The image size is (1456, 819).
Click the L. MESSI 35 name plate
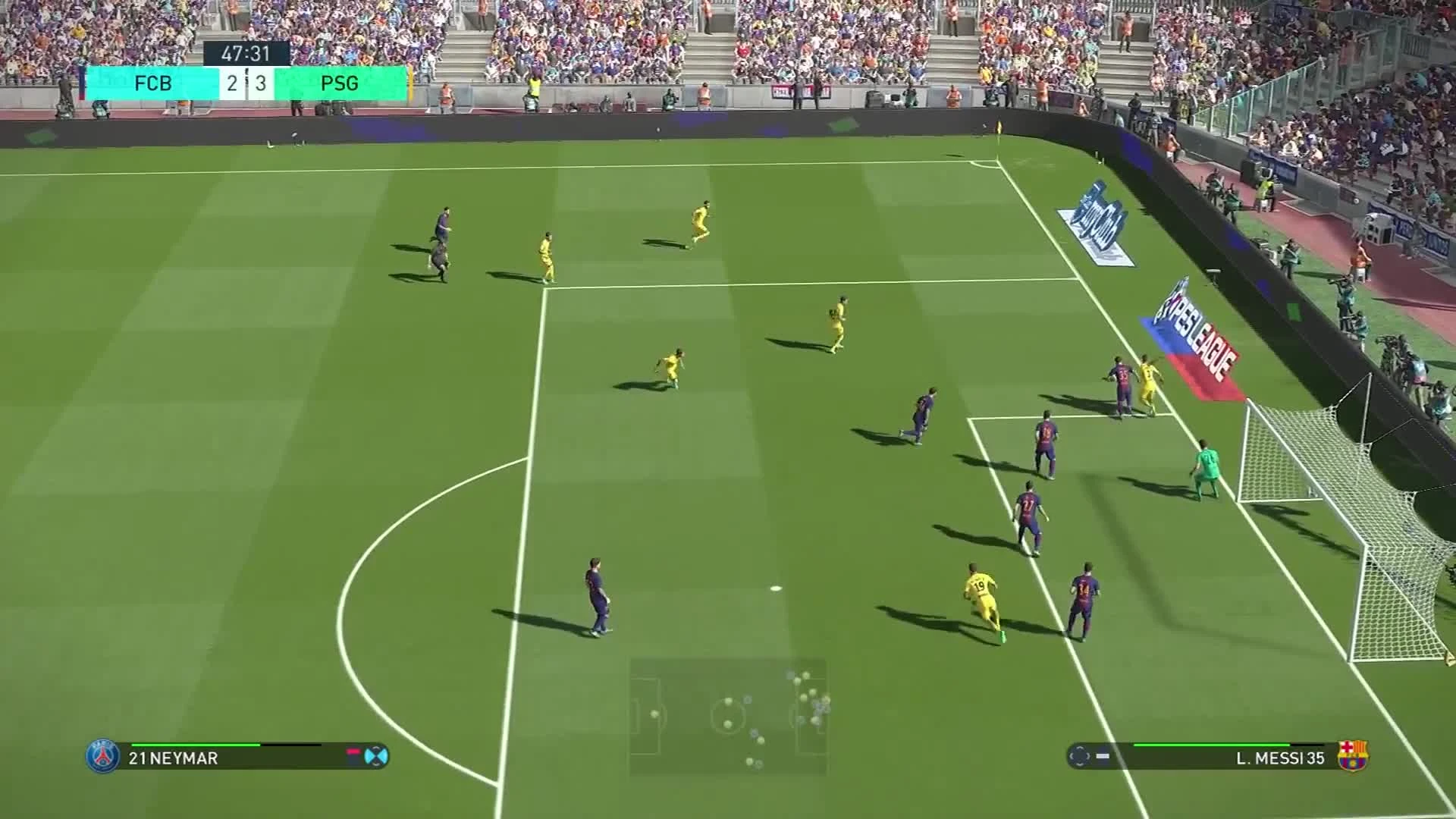(1281, 758)
